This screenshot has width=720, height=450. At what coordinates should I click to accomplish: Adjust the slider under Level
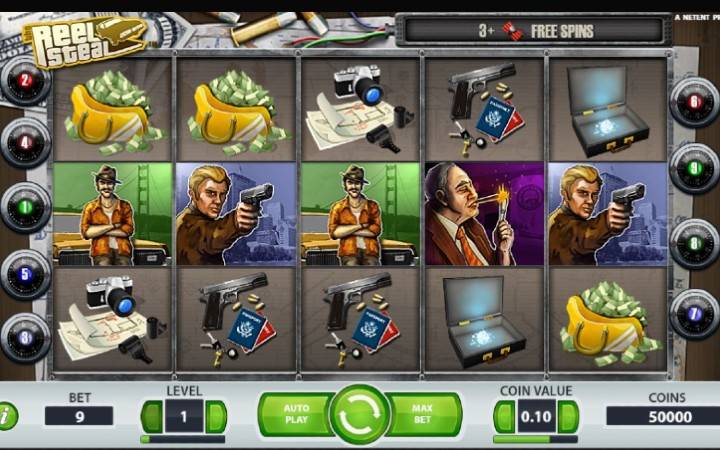pyautogui.click(x=183, y=439)
